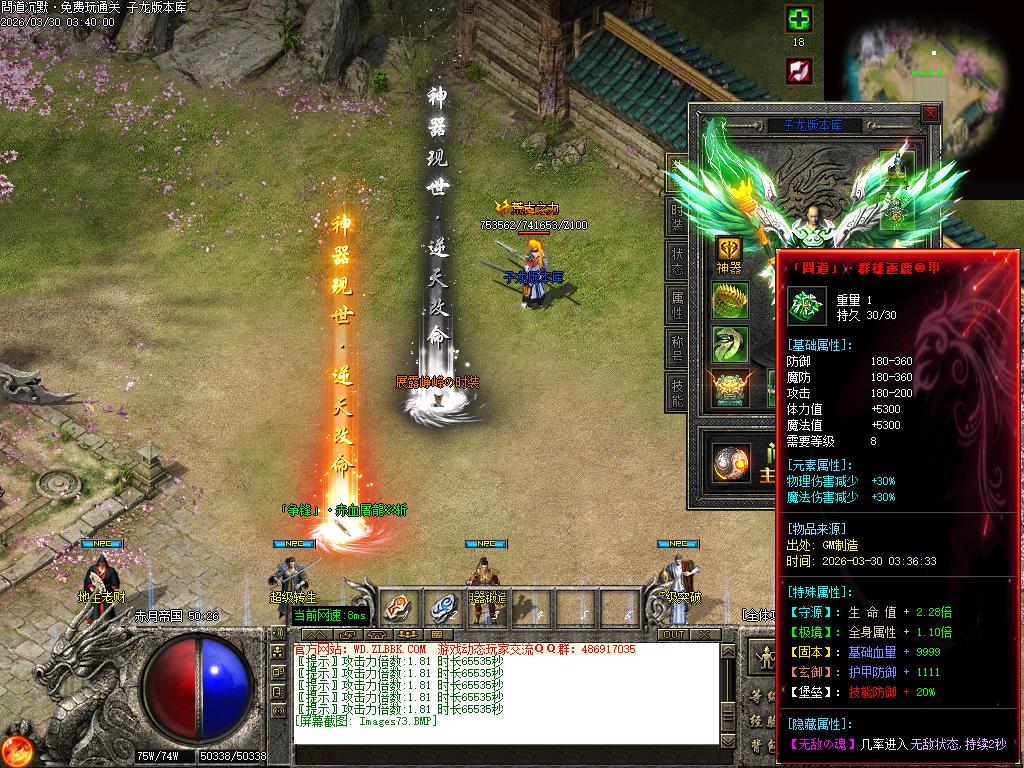The width and height of the screenshot is (1024, 768).
Task: Click the red lightning buff icon
Action: [798, 70]
